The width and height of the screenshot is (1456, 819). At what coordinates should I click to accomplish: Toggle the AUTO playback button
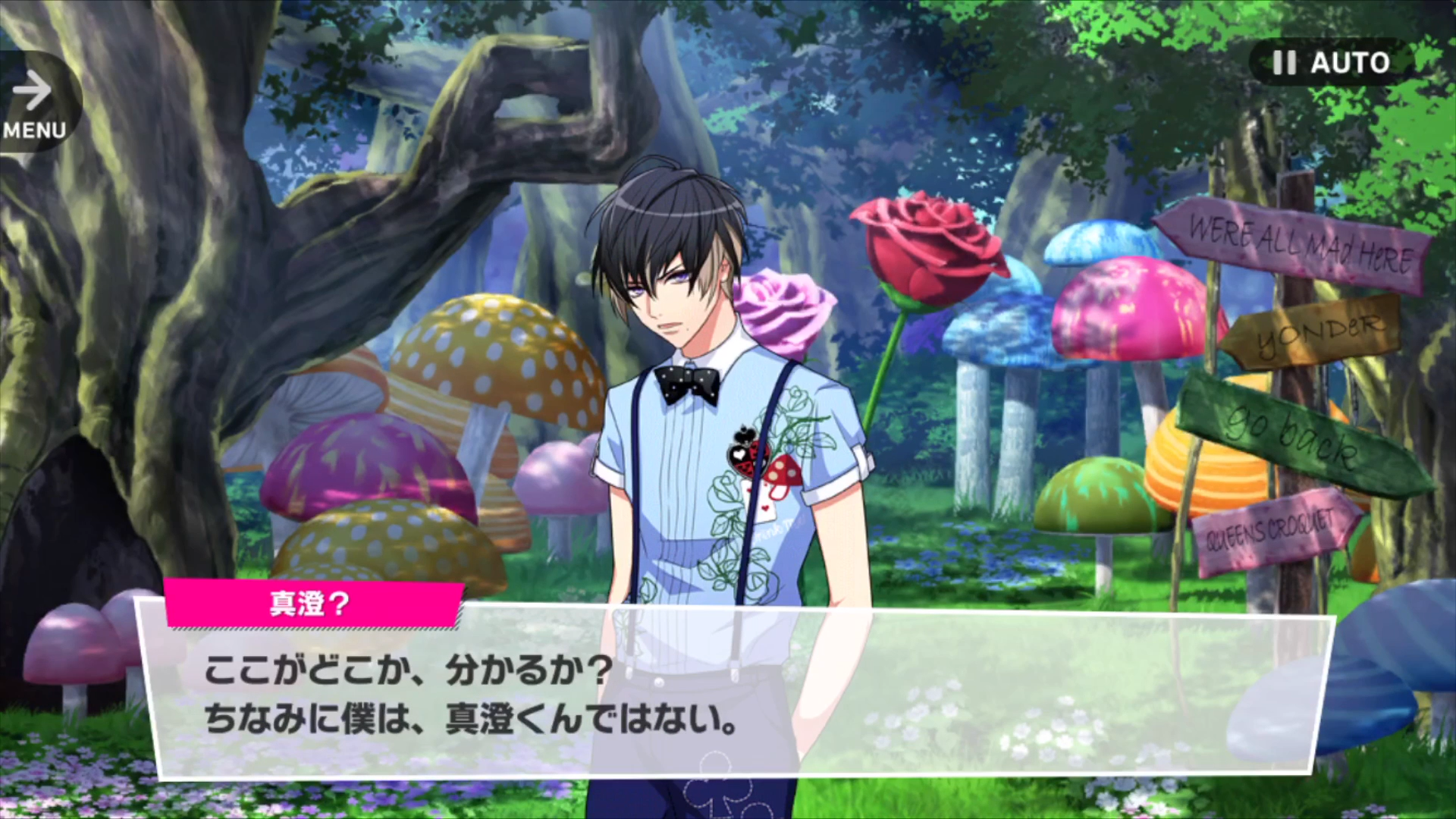coord(1331,62)
